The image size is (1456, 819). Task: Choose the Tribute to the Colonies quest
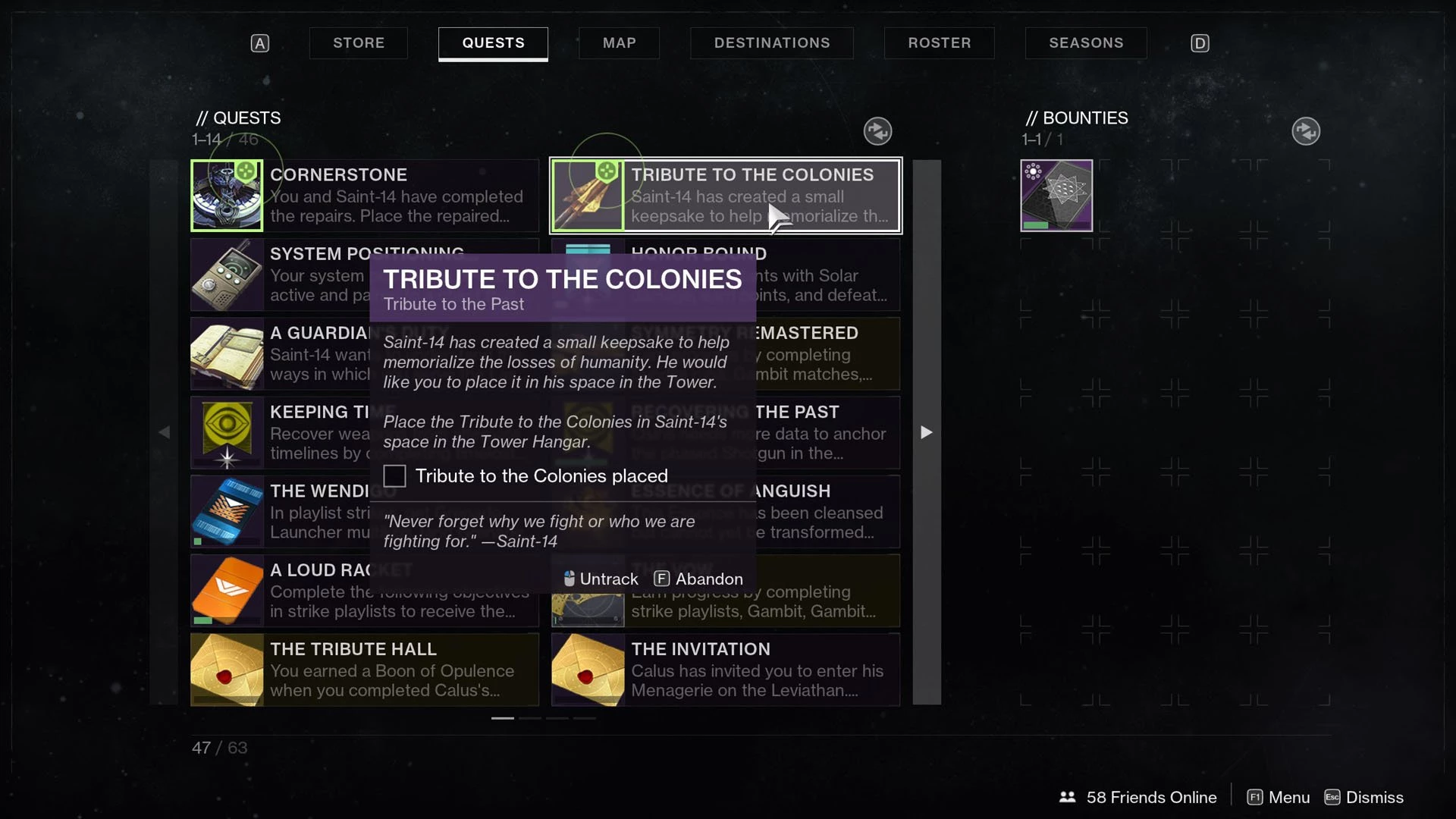click(726, 196)
